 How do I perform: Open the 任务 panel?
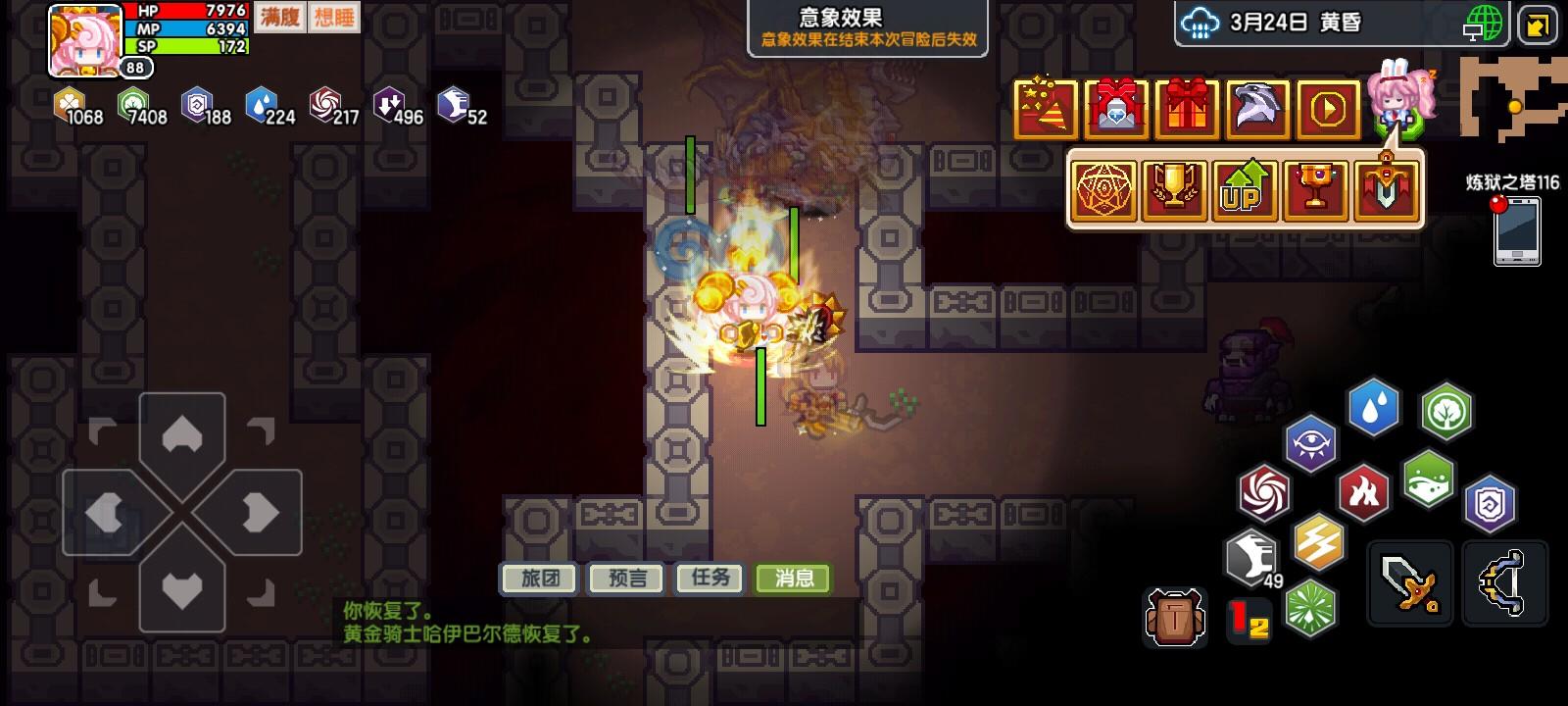tap(710, 579)
